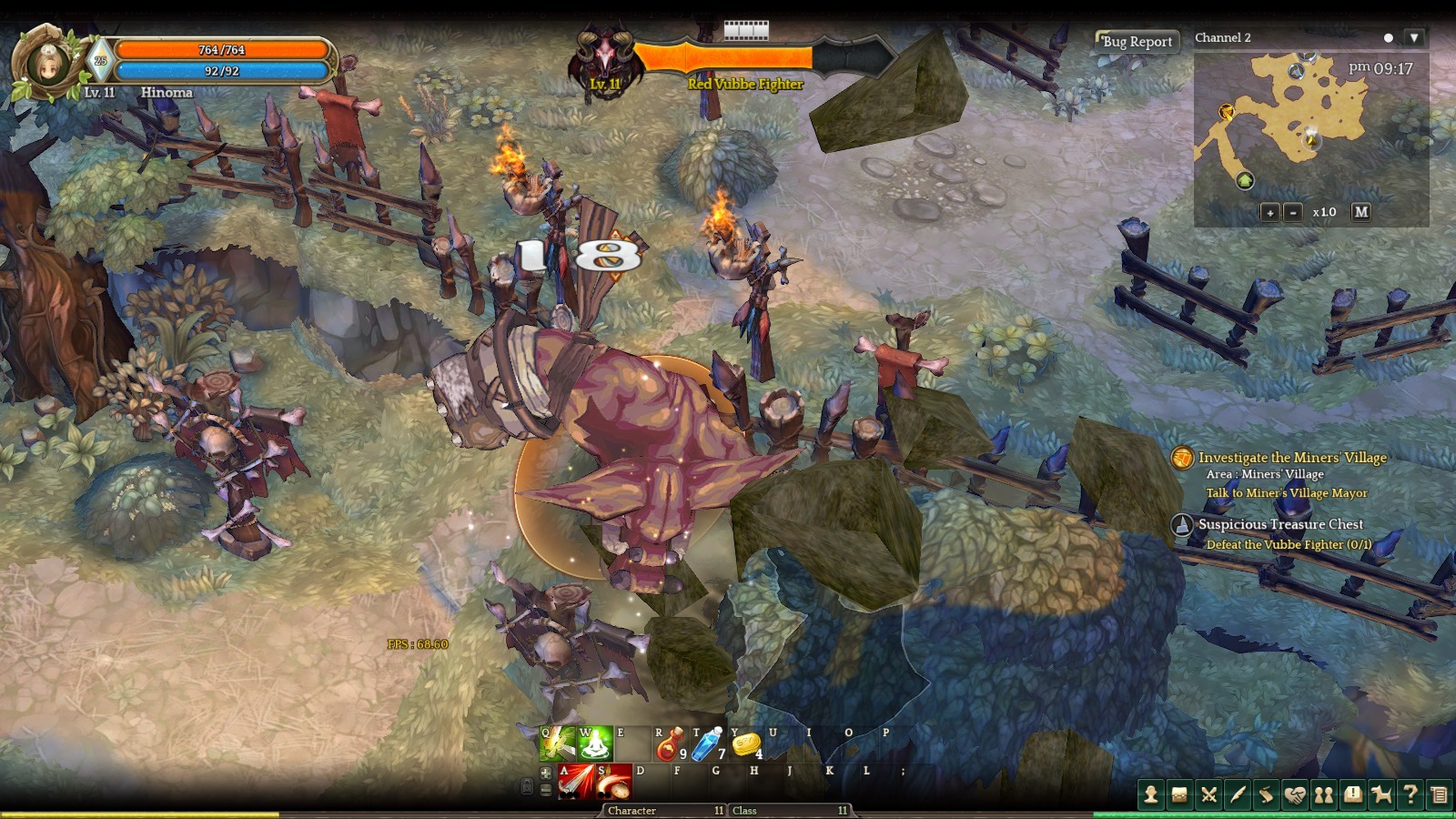Select the Investigate the Miners' Village quest

(x=1291, y=458)
